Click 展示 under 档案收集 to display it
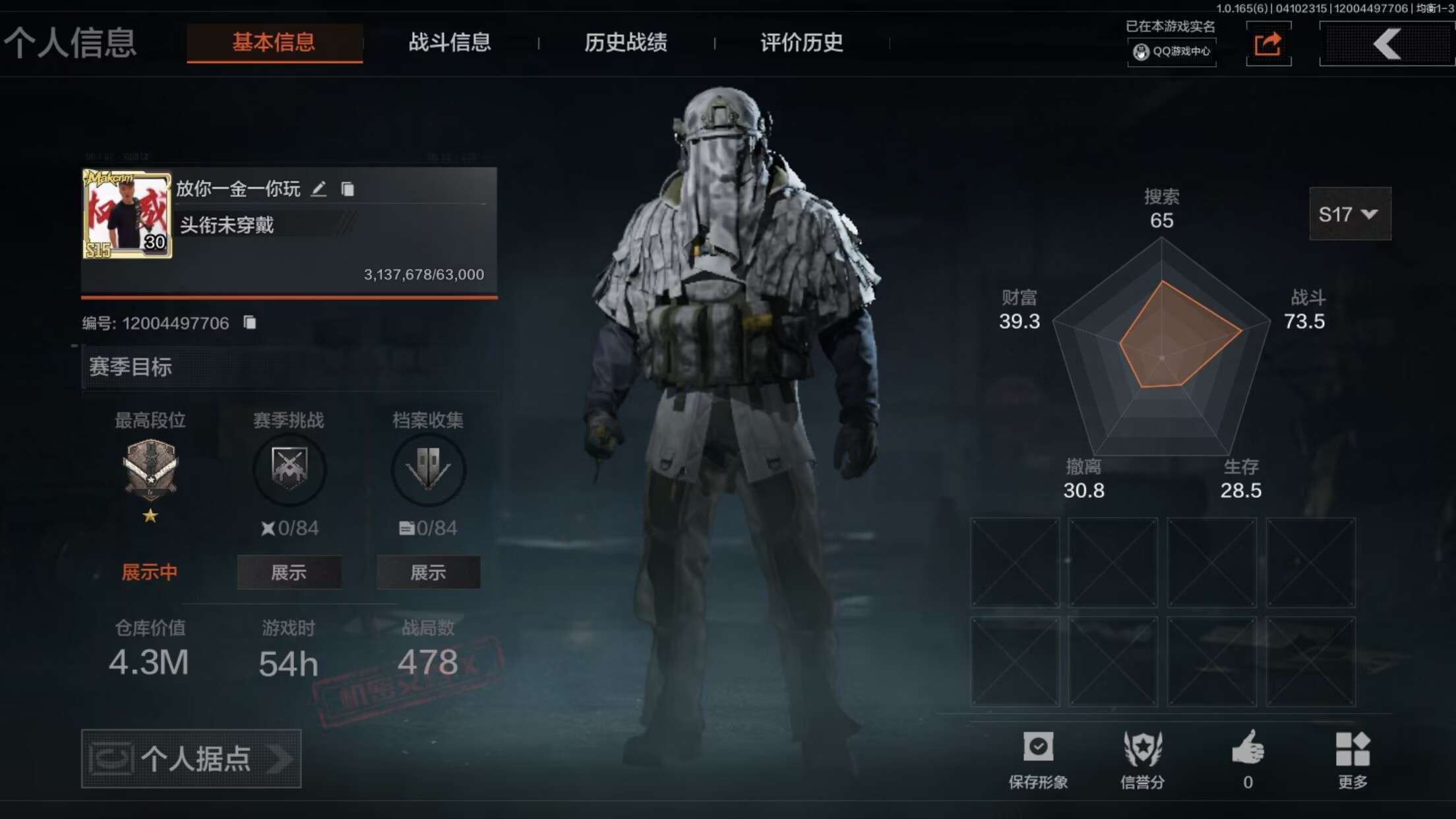 pyautogui.click(x=428, y=572)
